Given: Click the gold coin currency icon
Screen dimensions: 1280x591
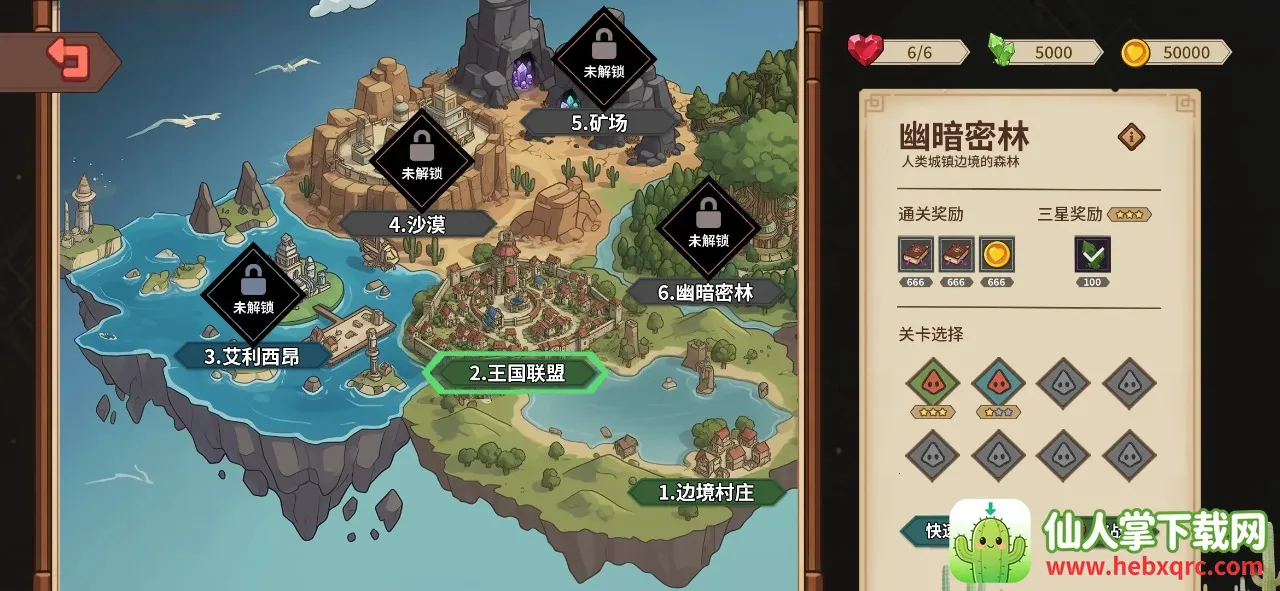Looking at the screenshot, I should point(1135,52).
